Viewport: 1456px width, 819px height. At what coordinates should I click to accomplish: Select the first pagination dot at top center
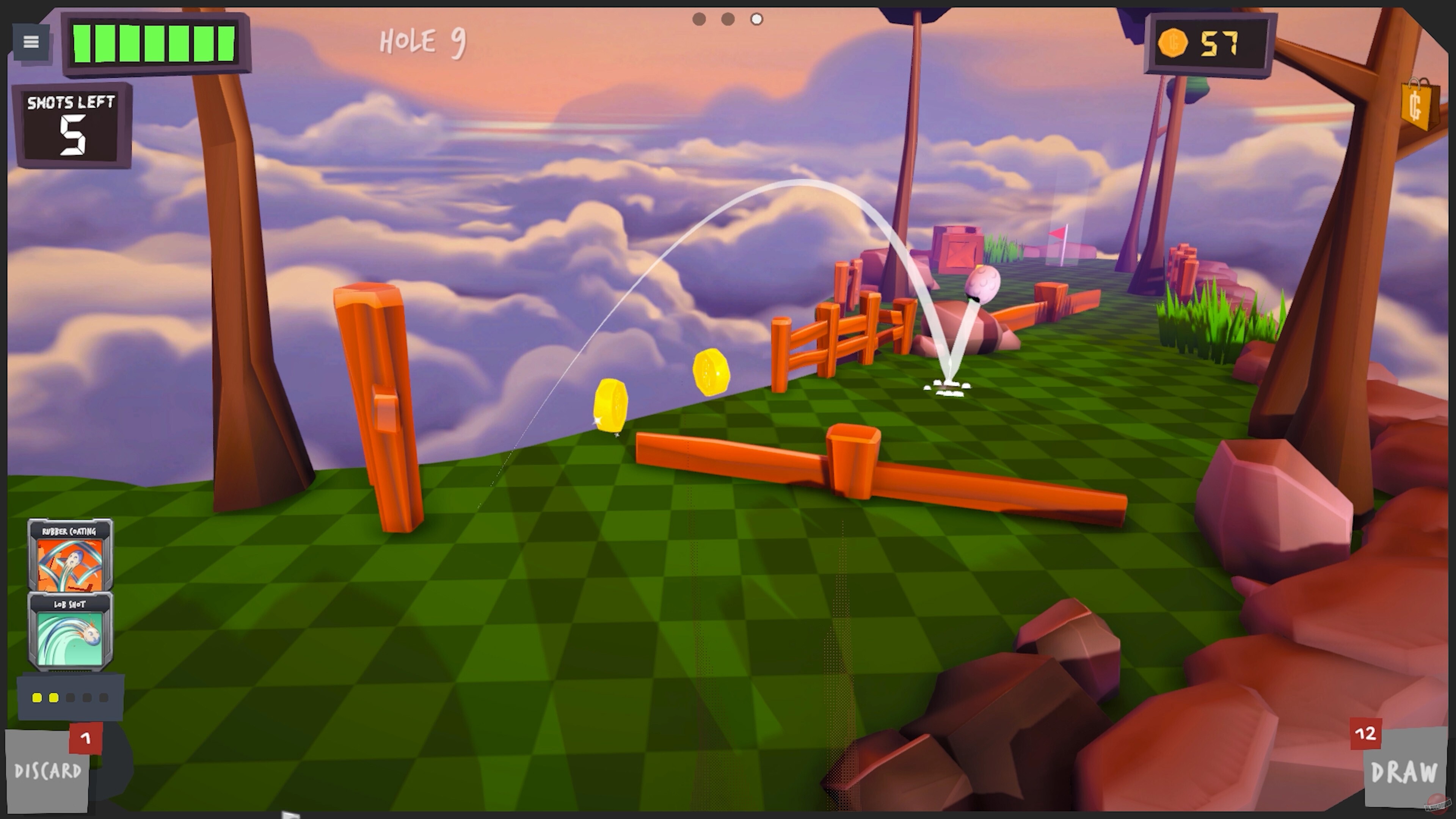point(698,19)
